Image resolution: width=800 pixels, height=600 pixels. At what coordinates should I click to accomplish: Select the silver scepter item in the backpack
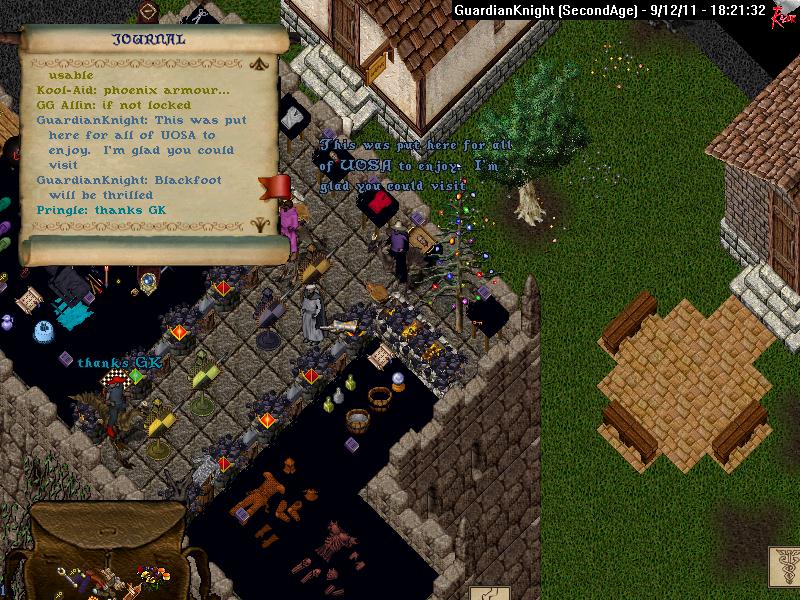[67, 577]
